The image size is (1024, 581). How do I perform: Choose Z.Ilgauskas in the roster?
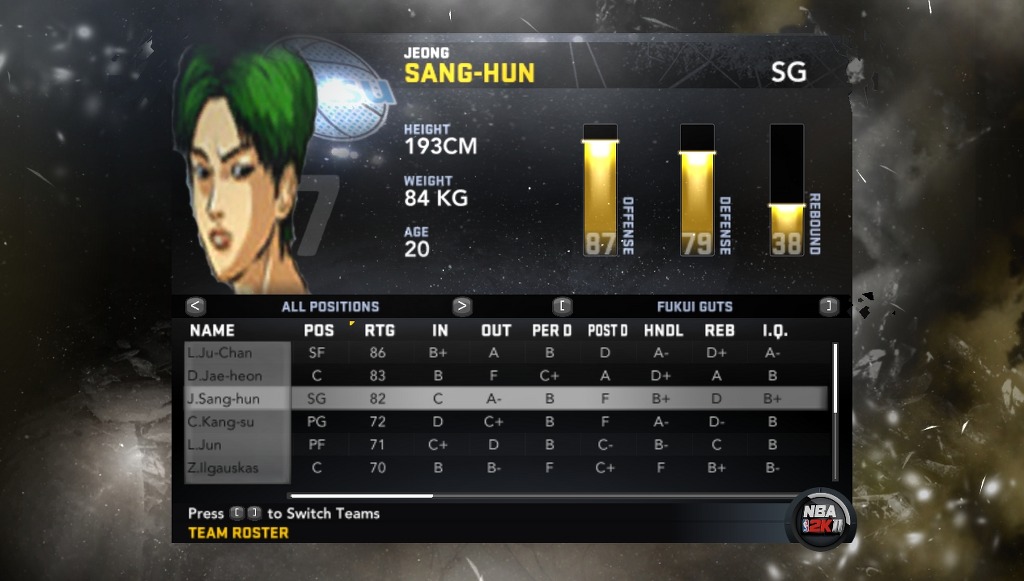[x=238, y=467]
